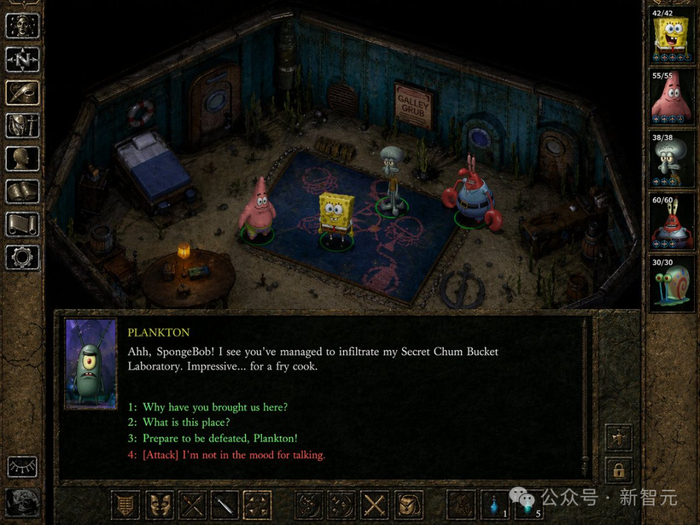Use the blue potion quick slot

click(x=495, y=505)
